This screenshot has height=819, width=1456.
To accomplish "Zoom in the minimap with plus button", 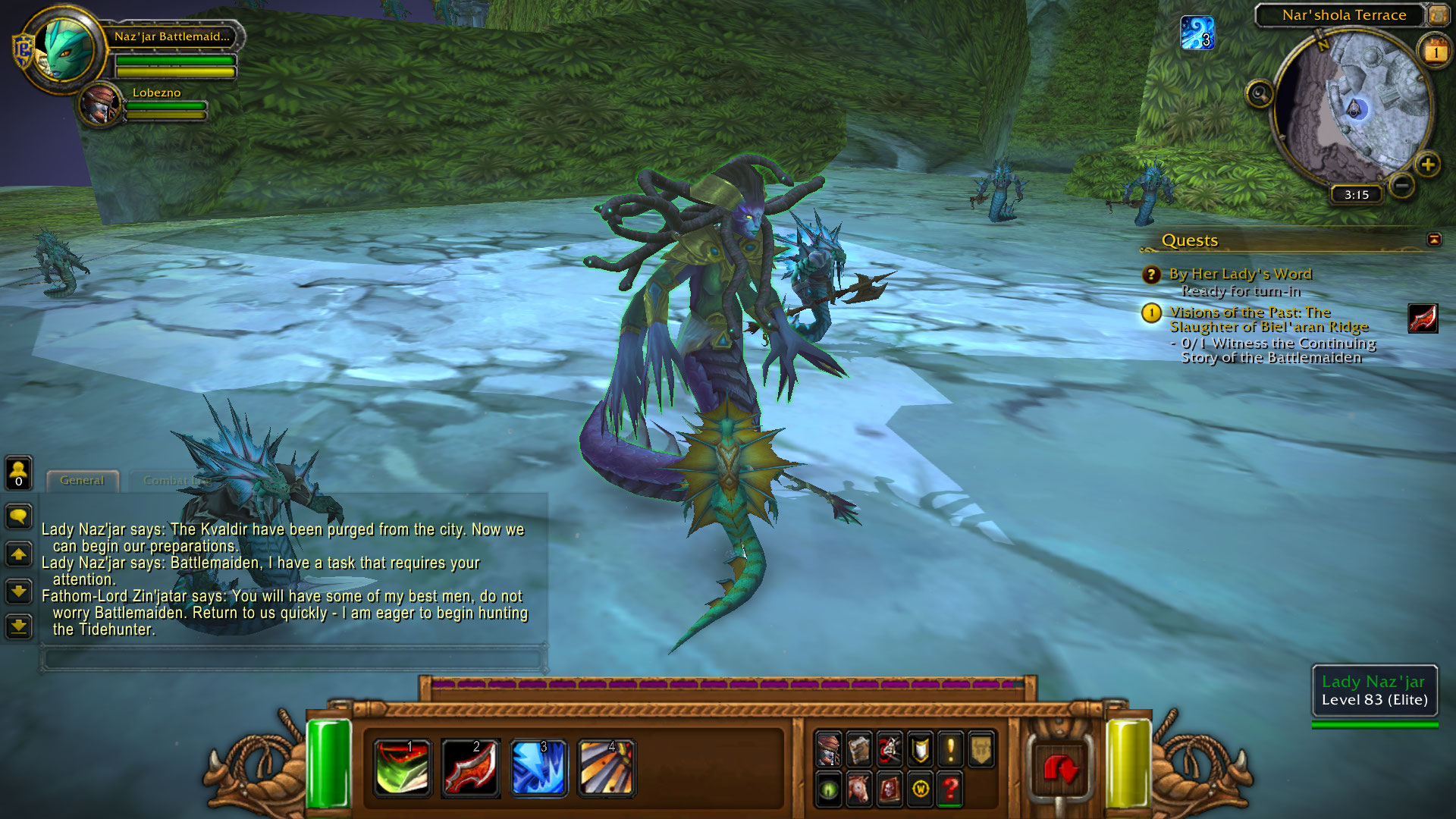I will point(1427,165).
